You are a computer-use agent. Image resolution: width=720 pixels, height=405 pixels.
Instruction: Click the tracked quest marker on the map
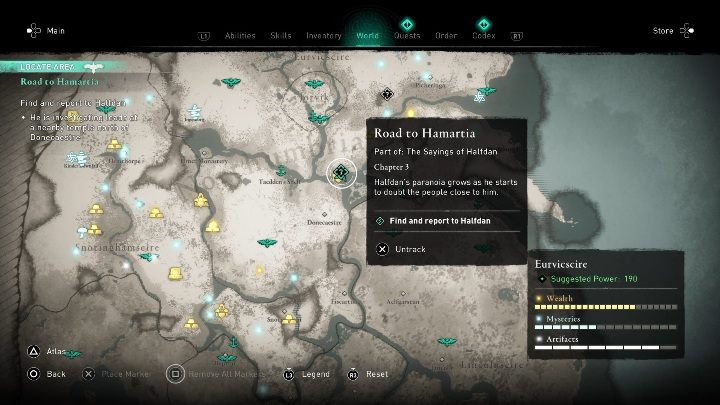coord(341,172)
